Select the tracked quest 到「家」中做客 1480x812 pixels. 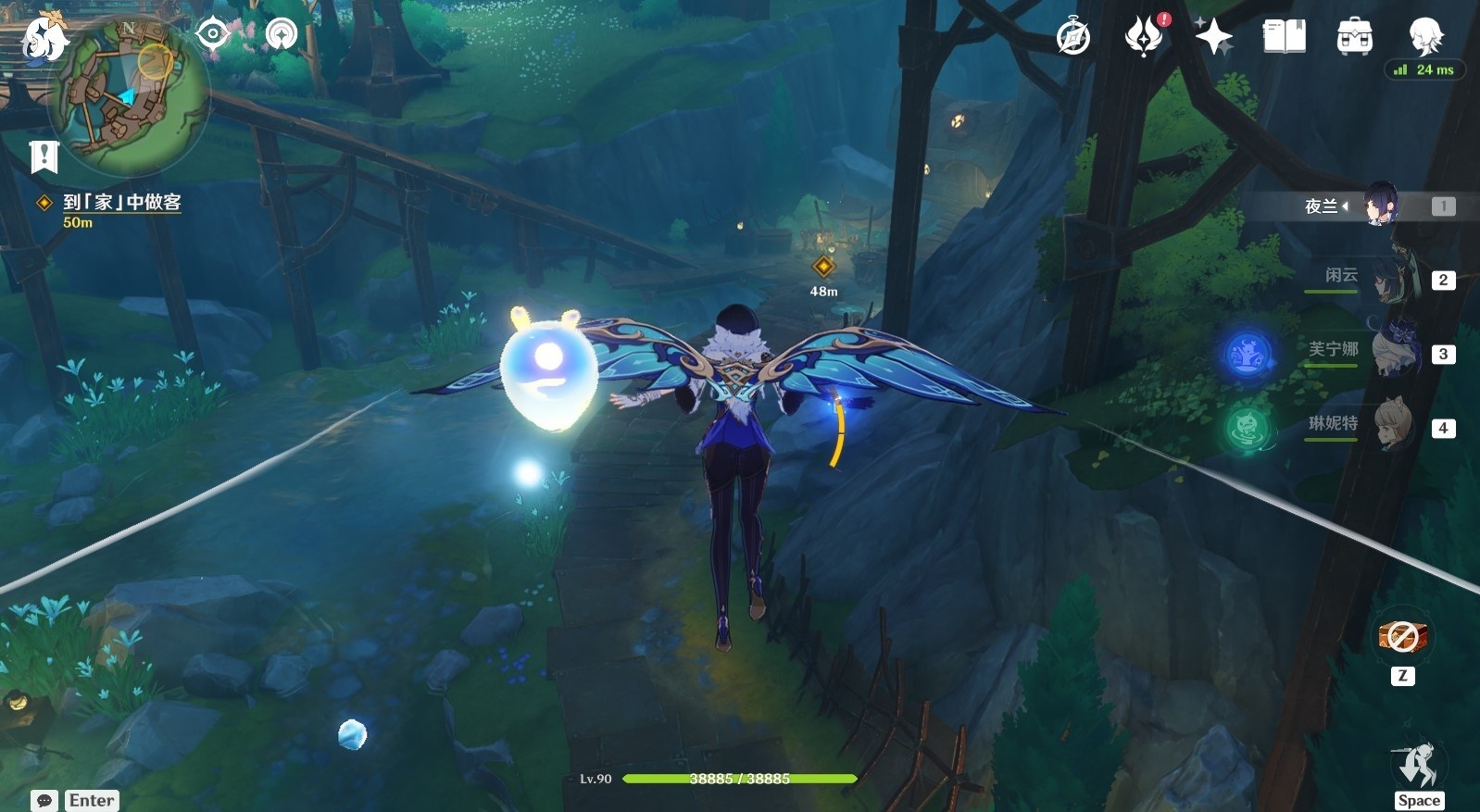coord(121,203)
